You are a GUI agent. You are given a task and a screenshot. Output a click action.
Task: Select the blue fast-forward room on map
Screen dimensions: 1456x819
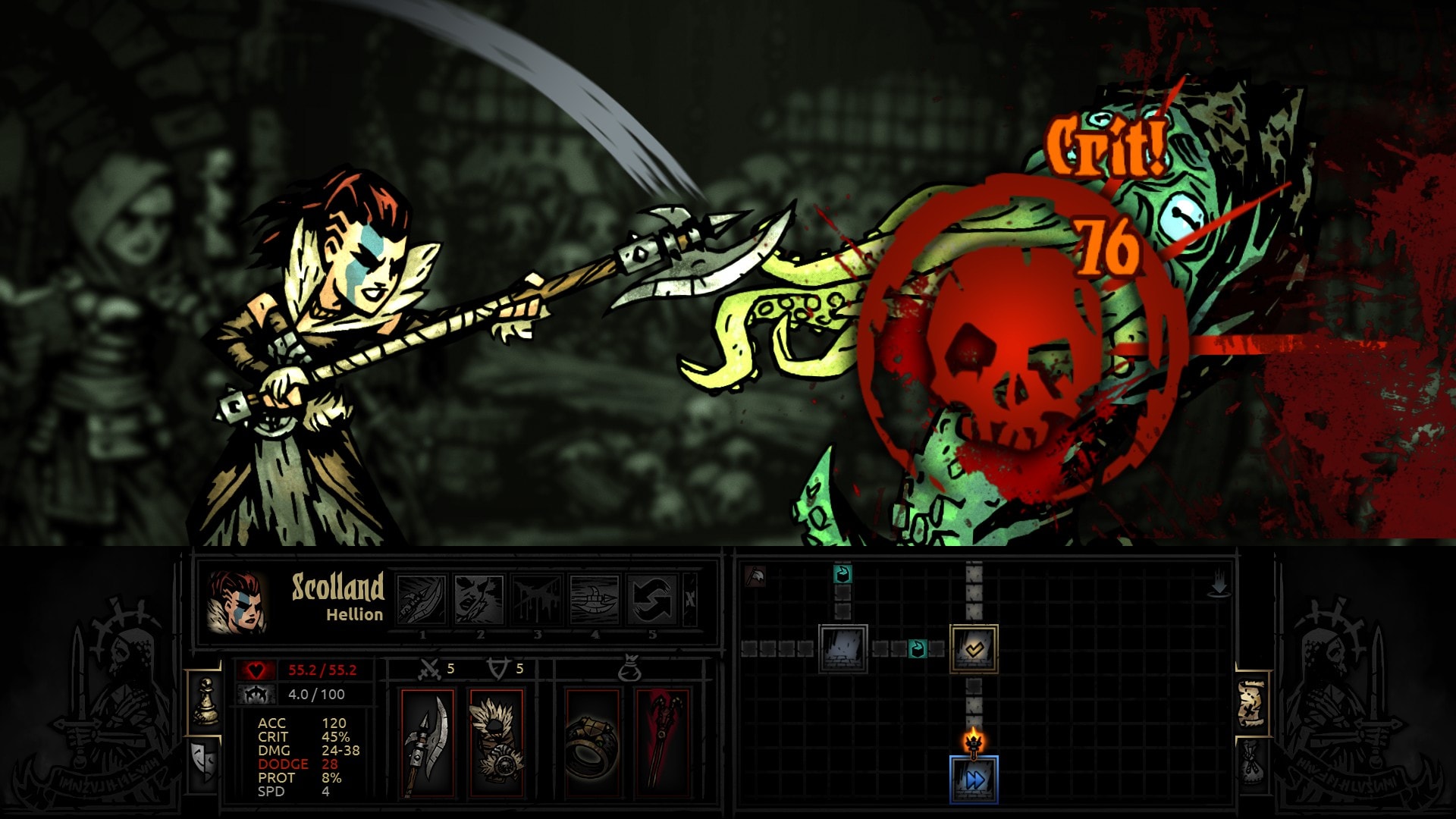pyautogui.click(x=974, y=780)
